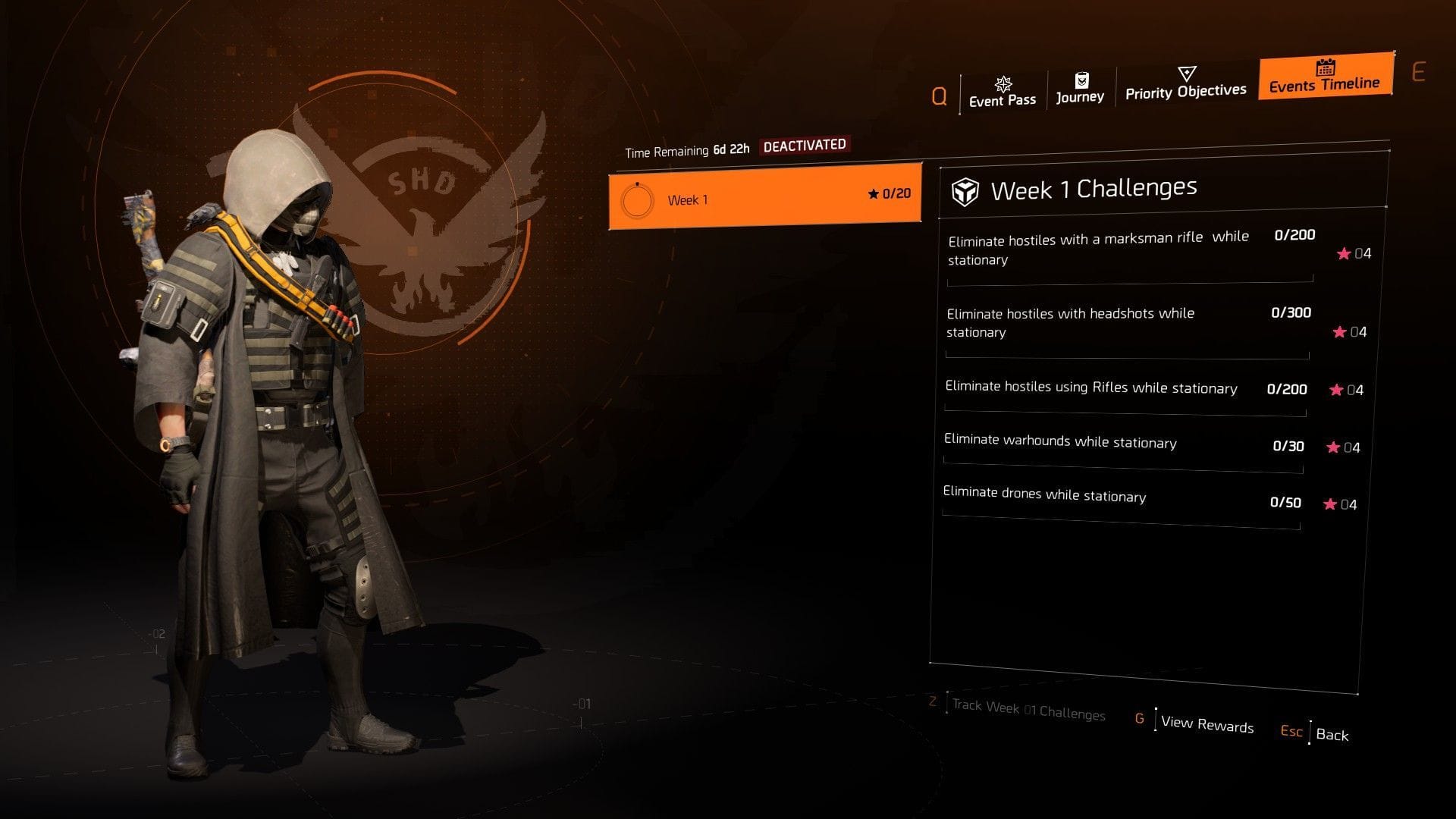Viewport: 1456px width, 819px height.
Task: Switch to the Events Timeline tab
Action: pyautogui.click(x=1324, y=85)
